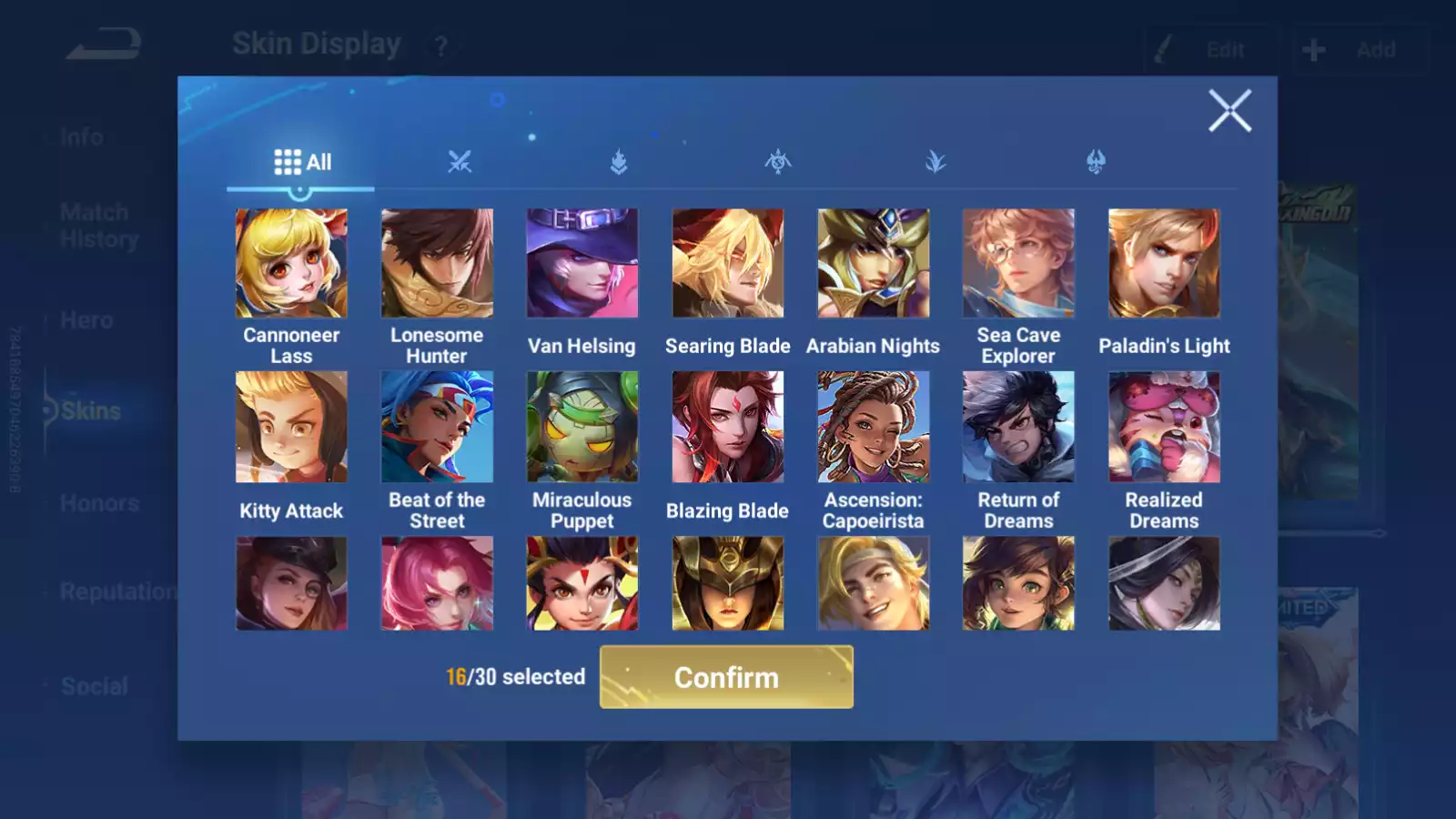Screen dimensions: 1456x819
Task: Confirm the selected skins
Action: click(x=726, y=677)
